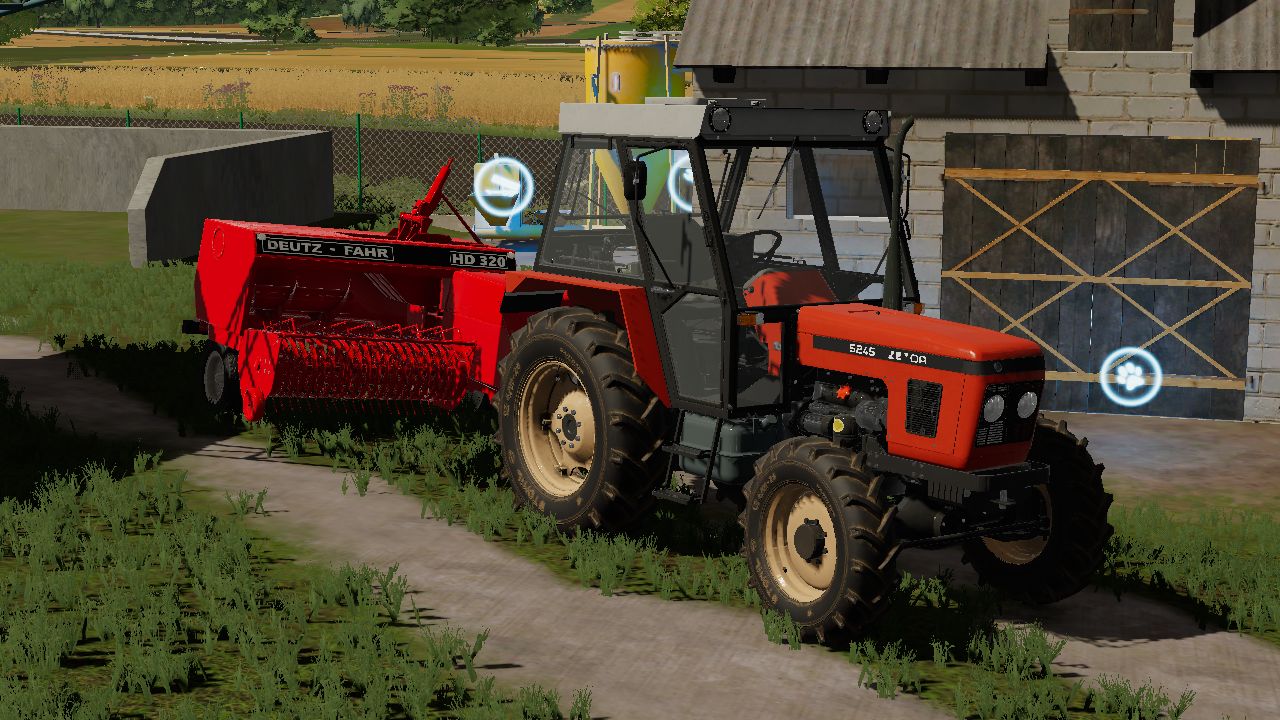Click the tractor steering wheel
Image resolution: width=1280 pixels, height=720 pixels.
point(768,246)
